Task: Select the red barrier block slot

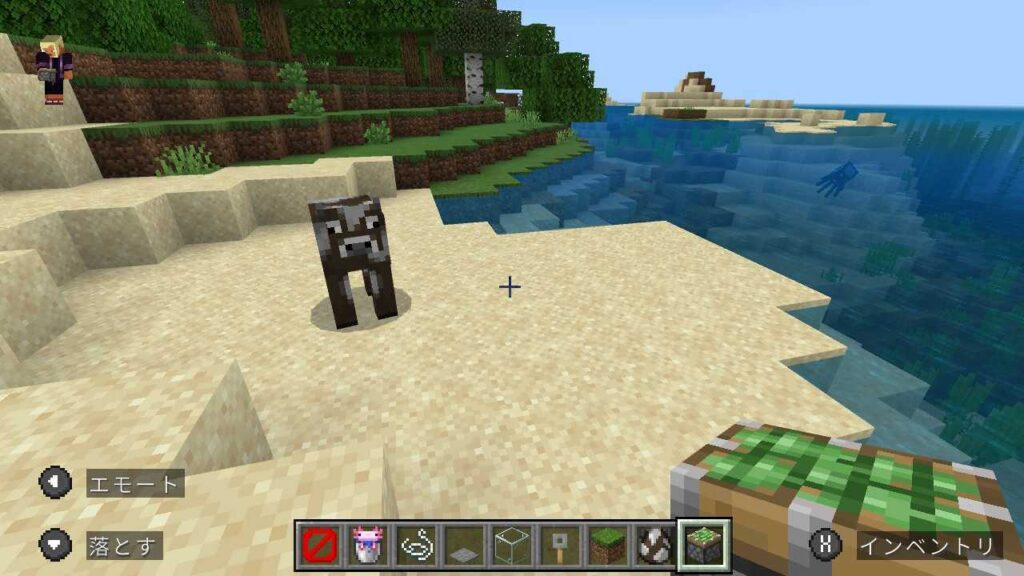Action: [x=320, y=545]
